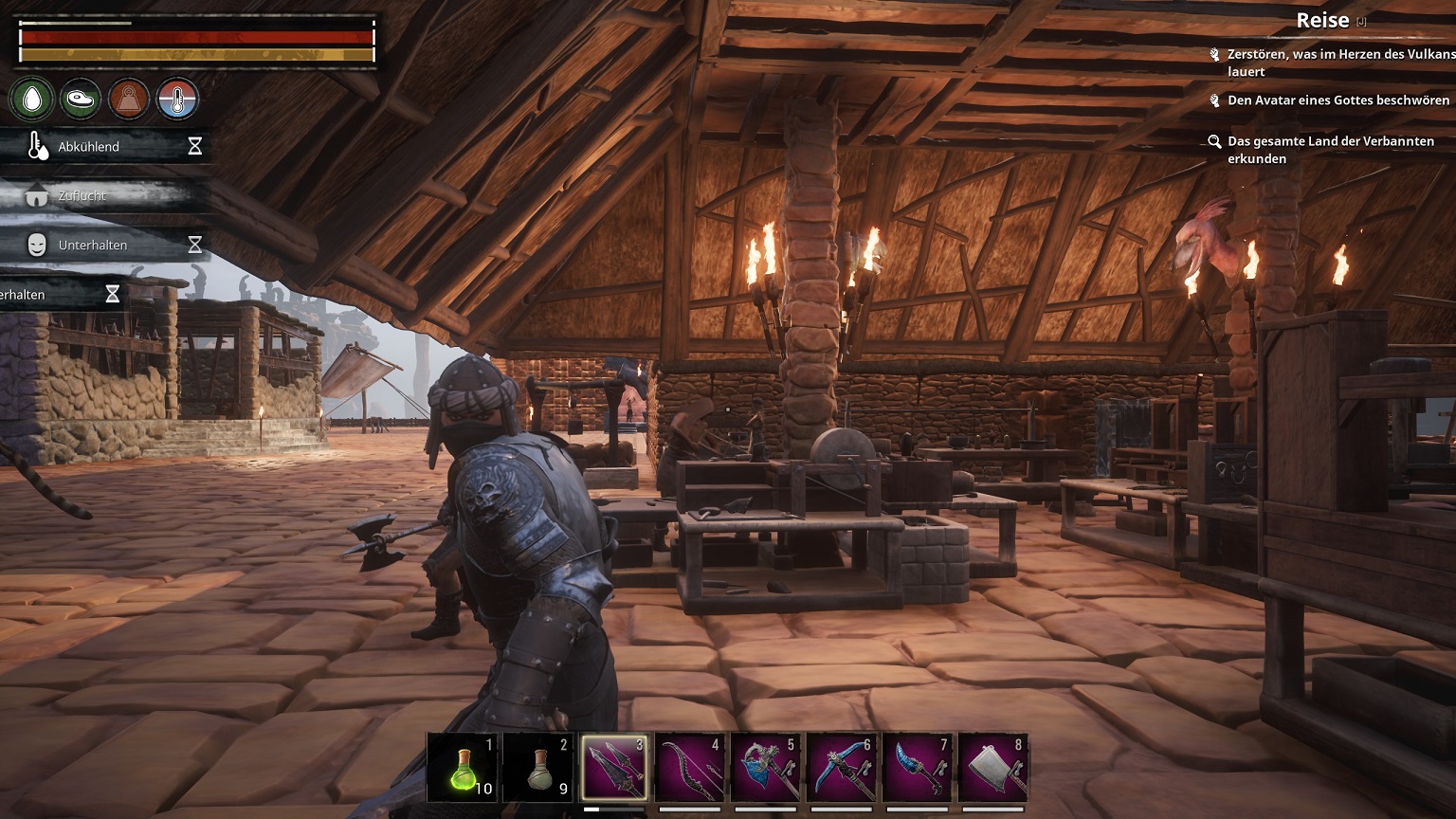The height and width of the screenshot is (819, 1456).
Task: Click the meat steak hunger icon
Action: (x=81, y=99)
